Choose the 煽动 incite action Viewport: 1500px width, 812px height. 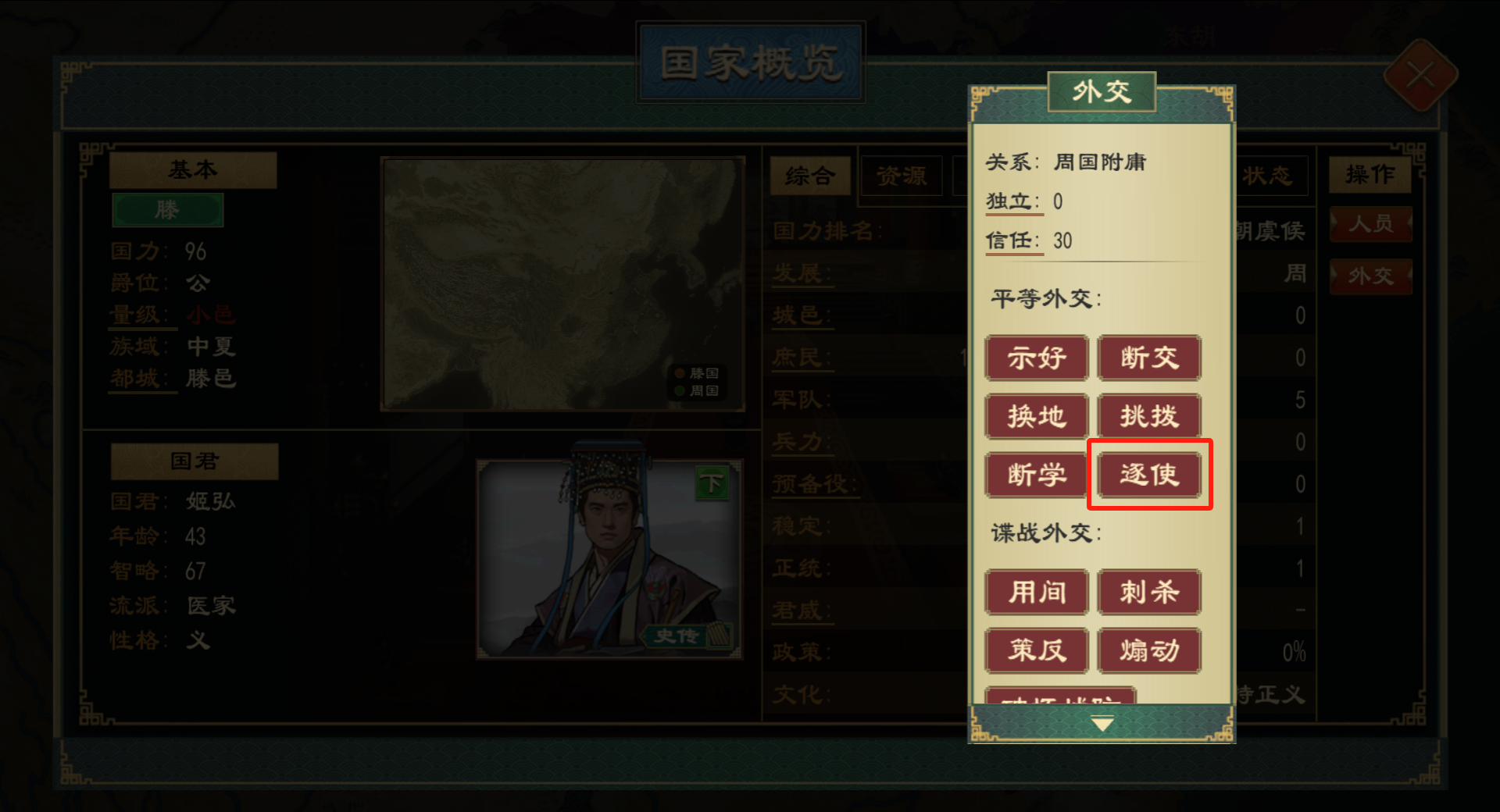(1149, 650)
